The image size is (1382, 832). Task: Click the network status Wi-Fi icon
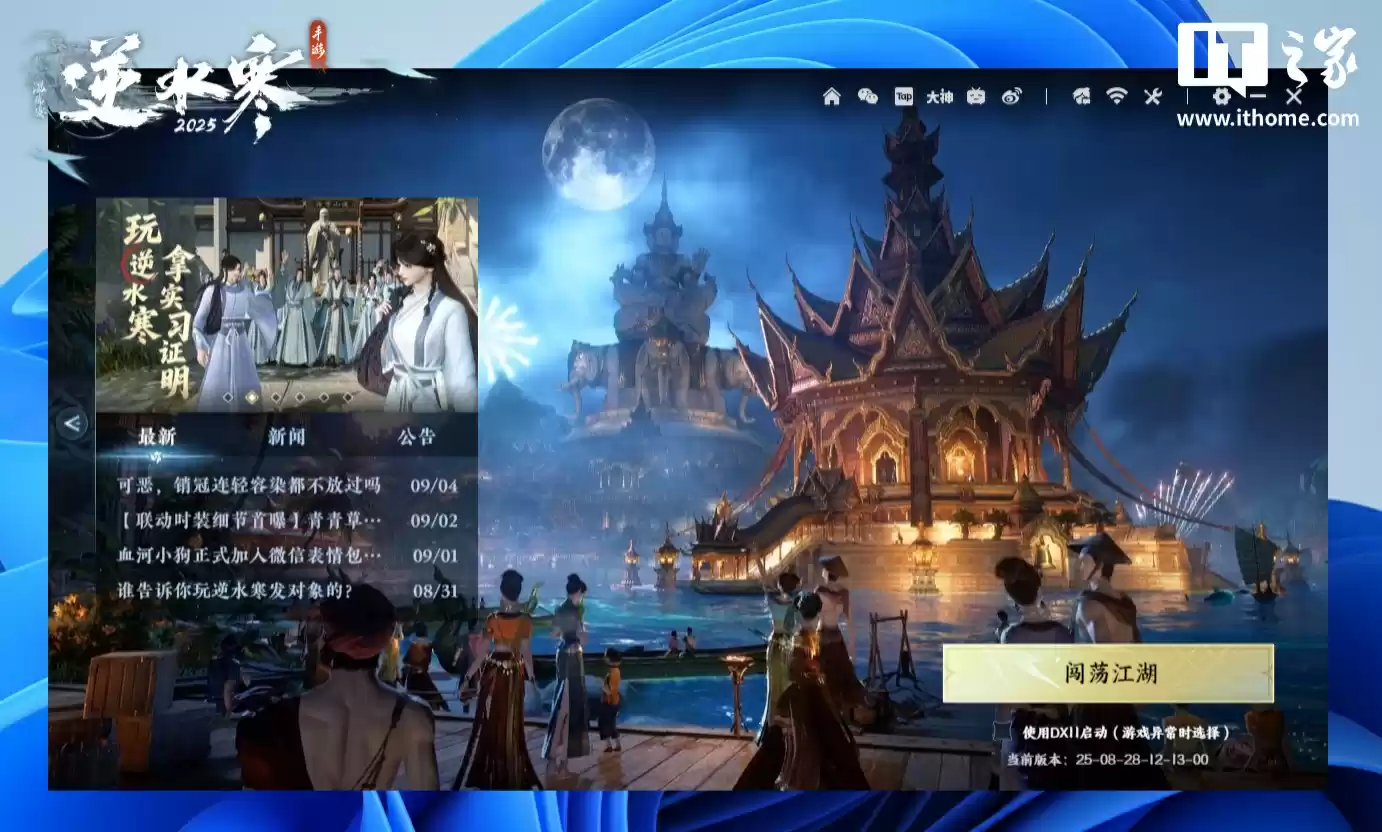1117,97
